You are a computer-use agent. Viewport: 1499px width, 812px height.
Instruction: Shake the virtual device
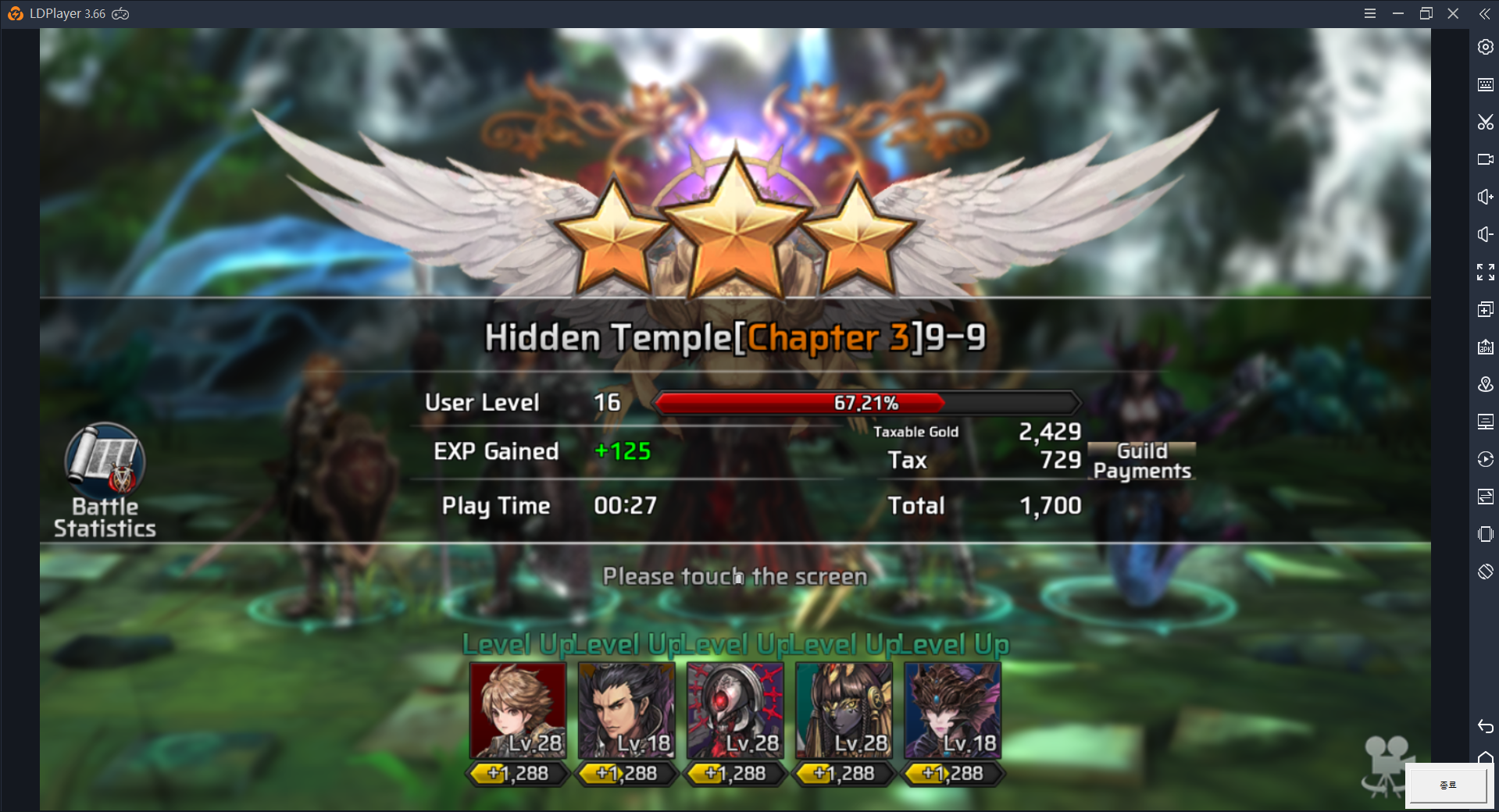[1485, 534]
